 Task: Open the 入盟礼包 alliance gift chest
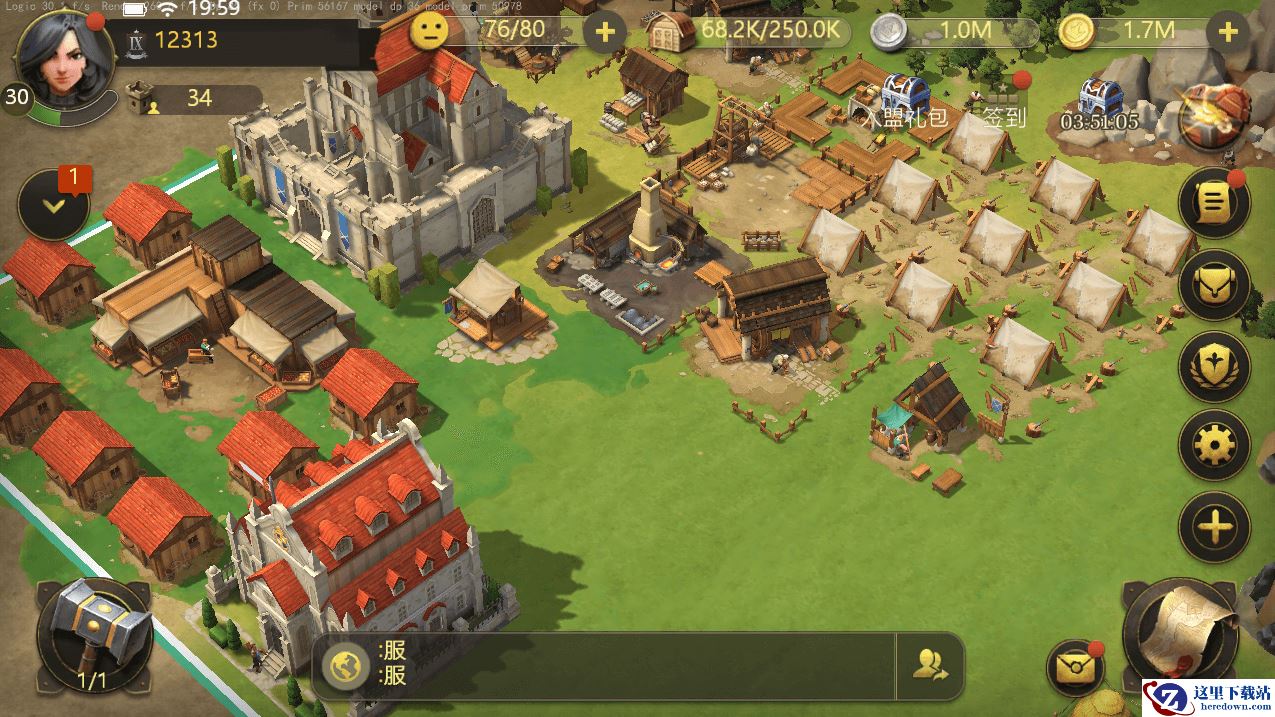[904, 95]
